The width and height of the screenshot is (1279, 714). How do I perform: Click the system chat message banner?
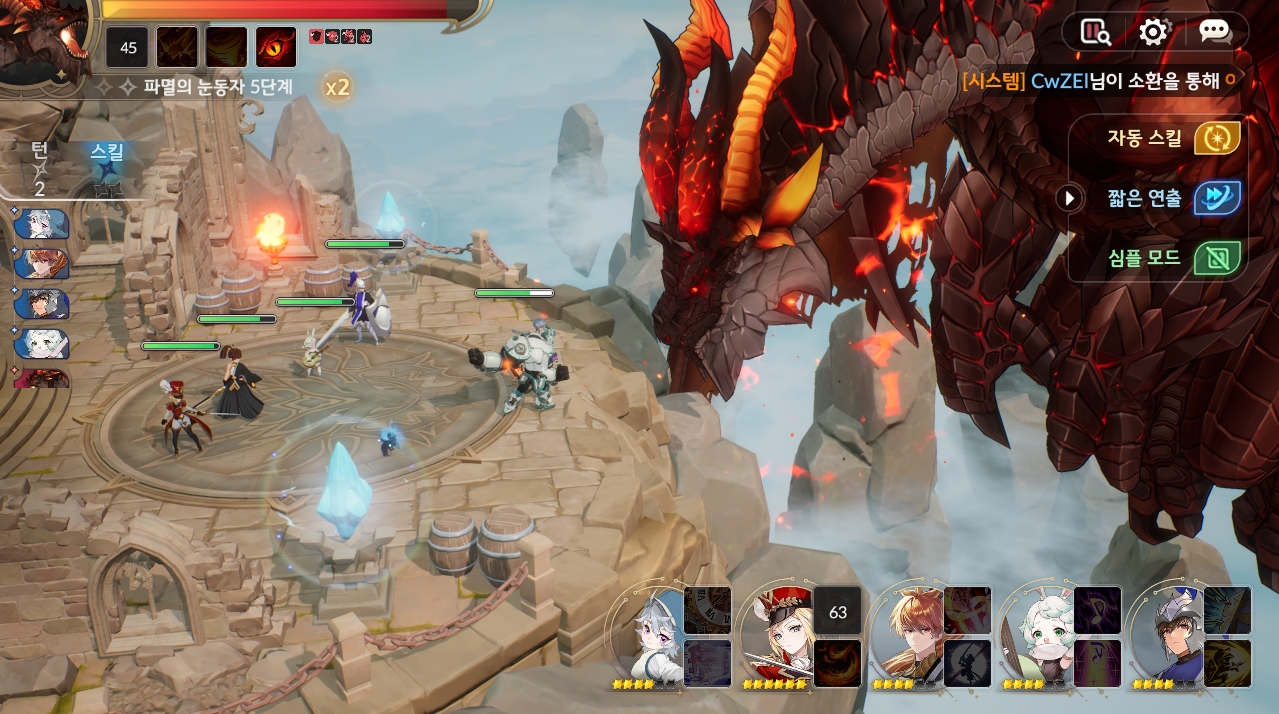(x=1100, y=81)
